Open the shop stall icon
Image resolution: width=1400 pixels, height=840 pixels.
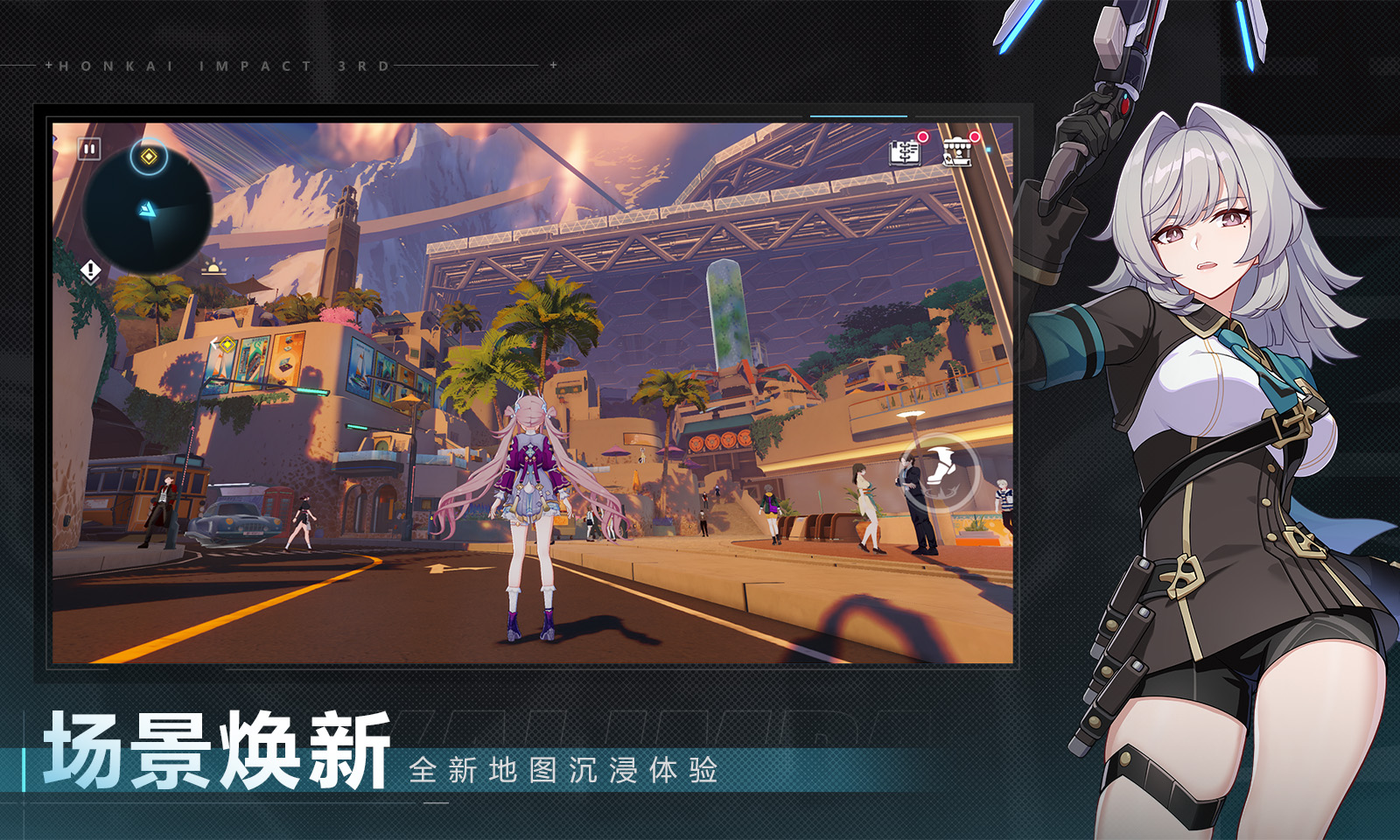pos(957,152)
